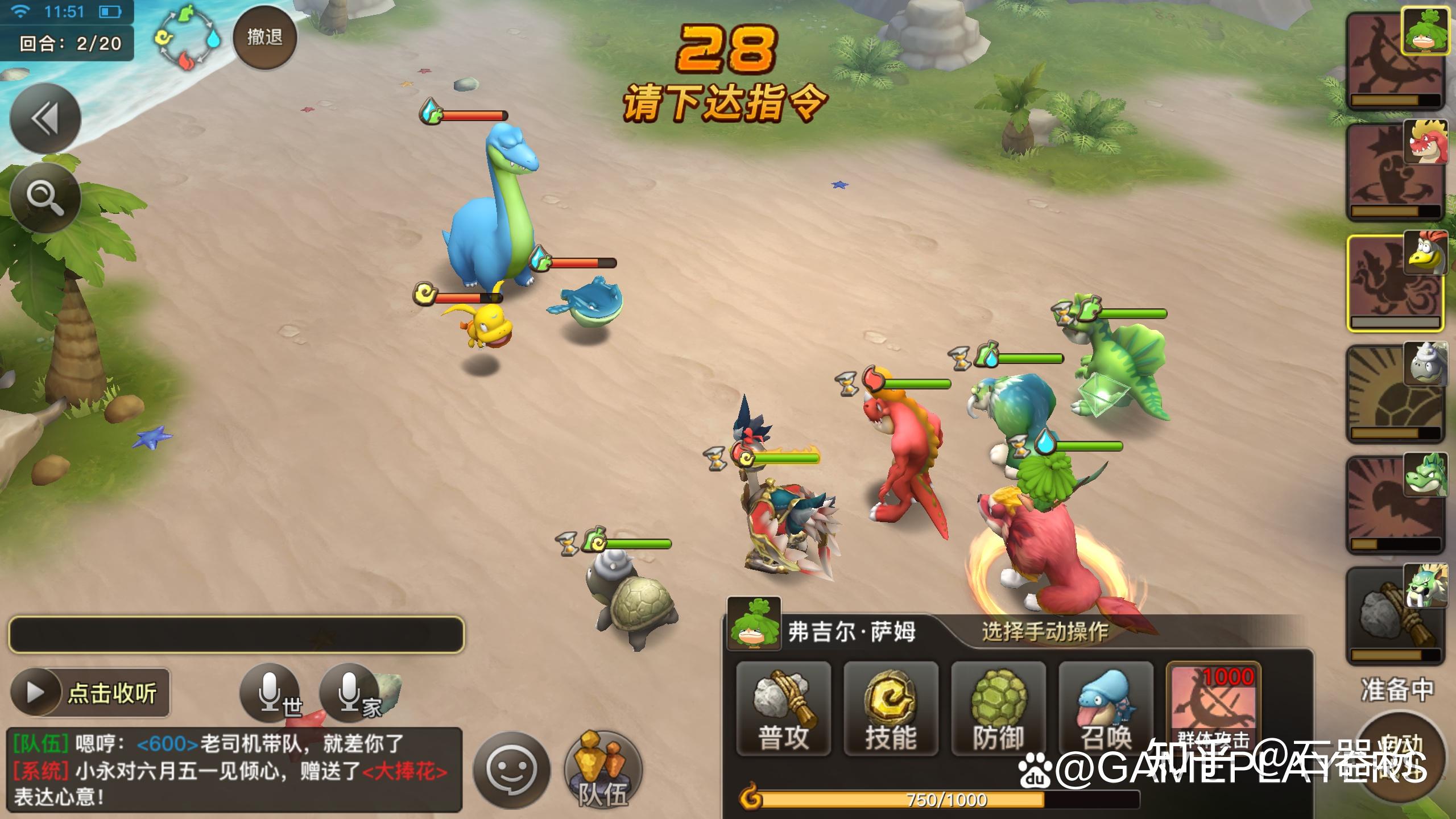Screen dimensions: 1456x819
Task: Click the empty chat input bar
Action: coord(236,634)
